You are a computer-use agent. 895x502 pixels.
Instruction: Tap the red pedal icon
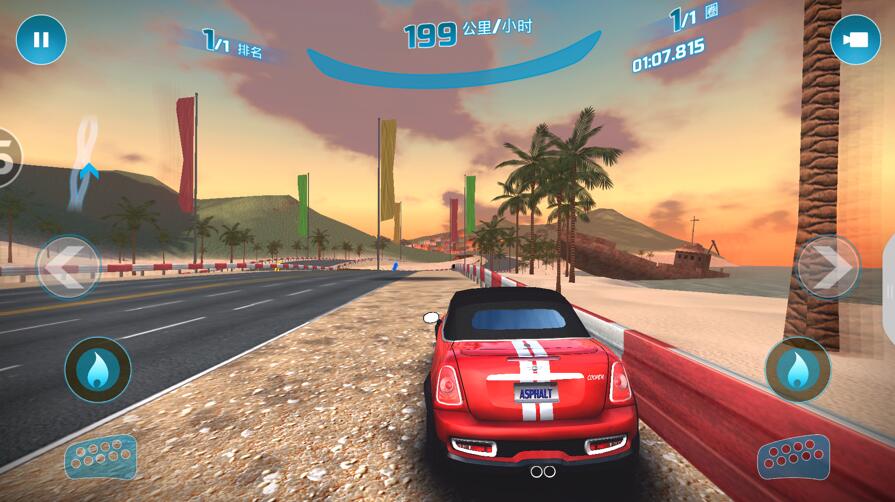pyautogui.click(x=794, y=458)
